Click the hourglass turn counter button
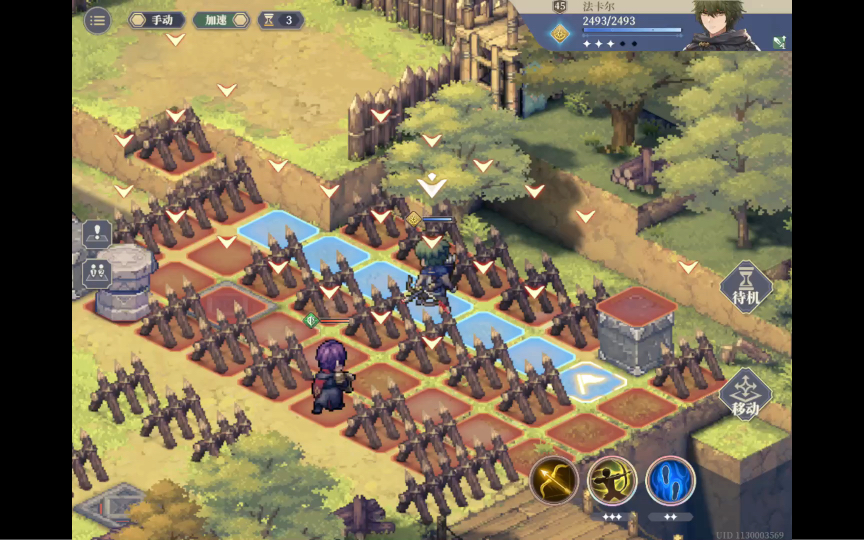 click(x=281, y=20)
